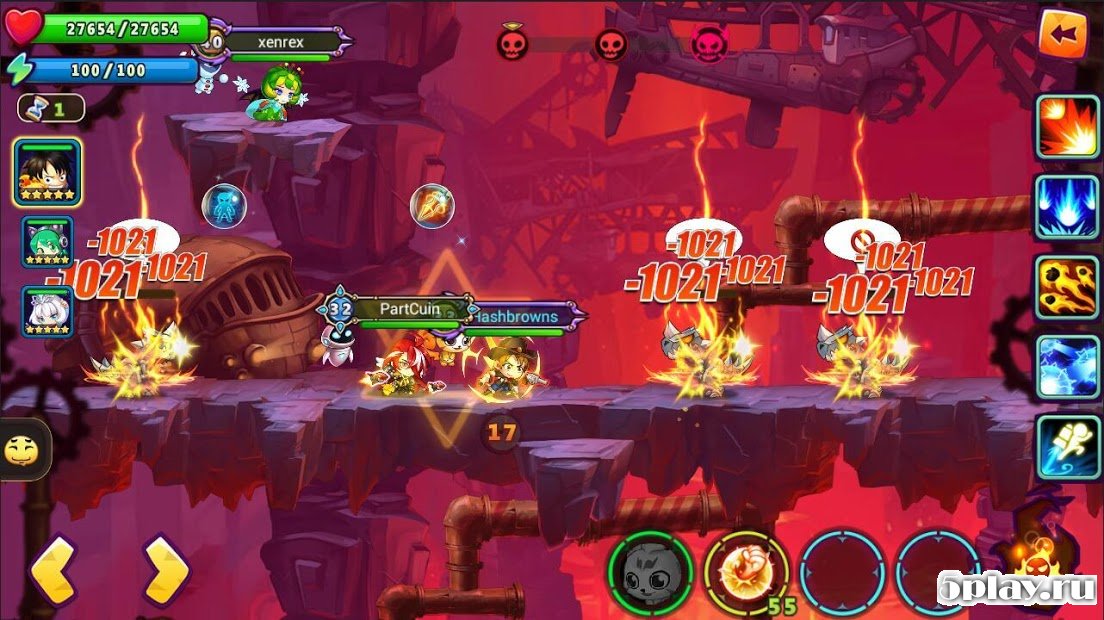
Task: Use the flaming fist attack button
Action: click(x=746, y=573)
